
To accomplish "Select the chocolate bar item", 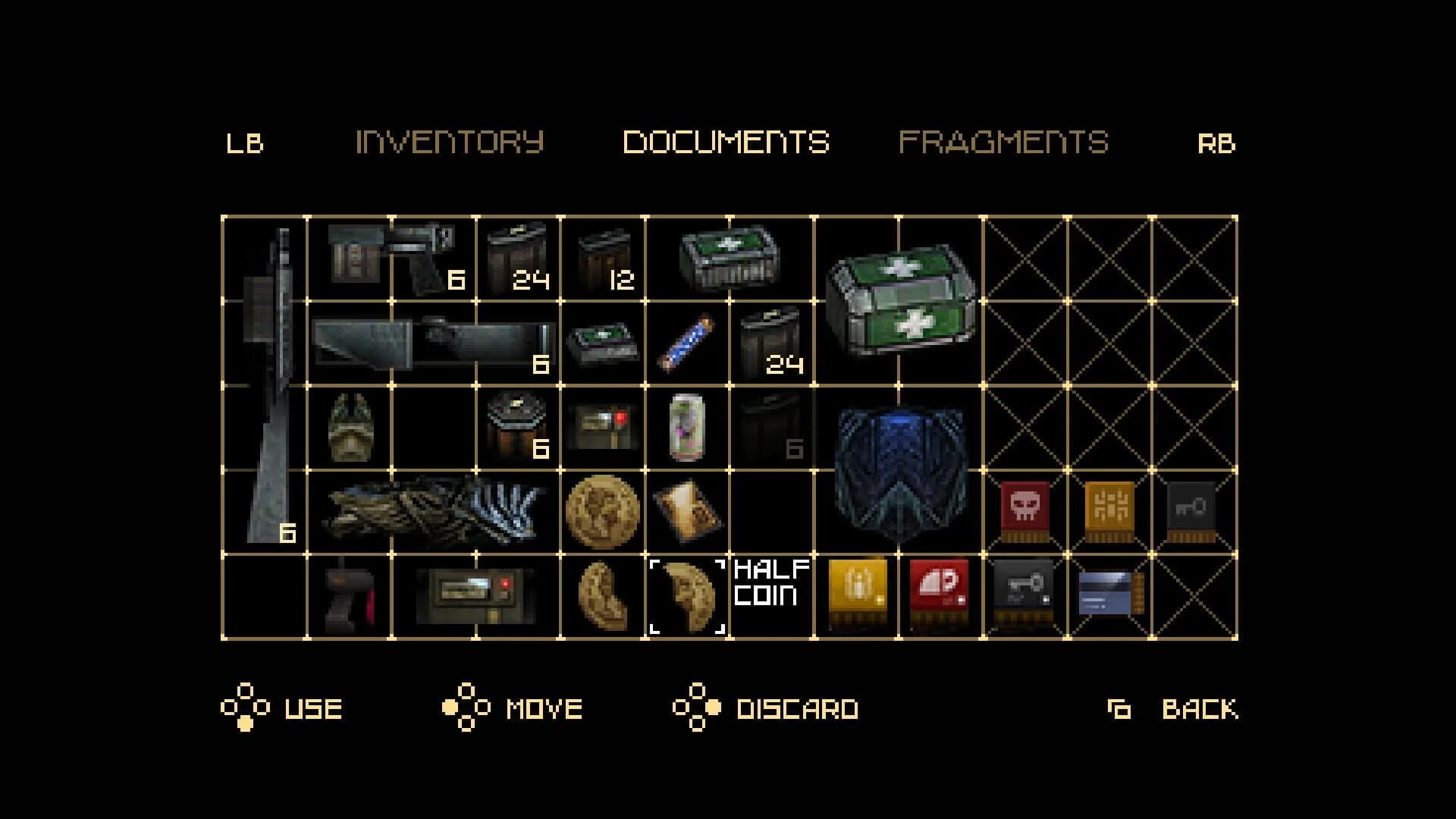I will pos(686,345).
